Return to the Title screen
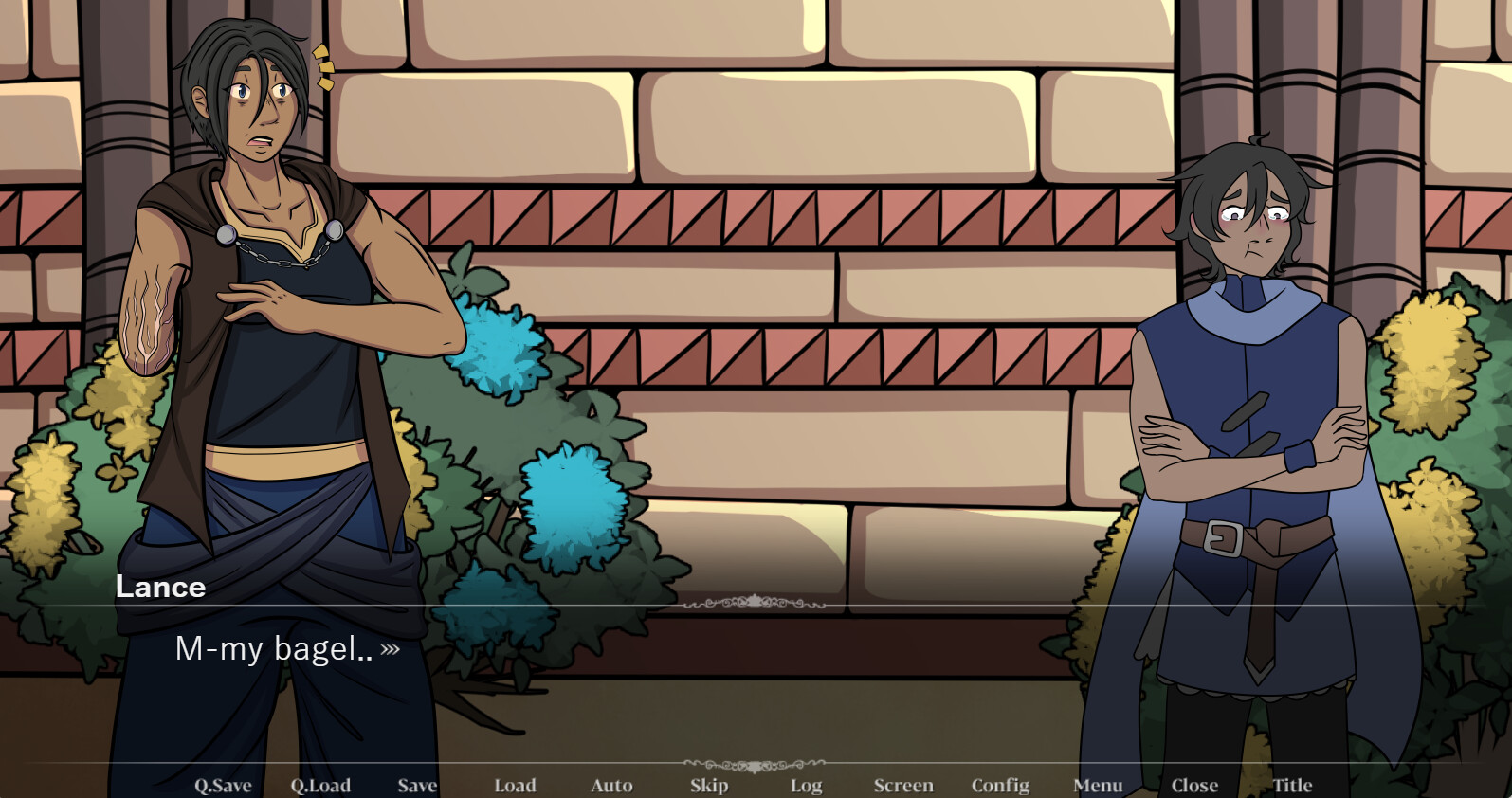Screen dimensions: 1512x798 [1293, 786]
